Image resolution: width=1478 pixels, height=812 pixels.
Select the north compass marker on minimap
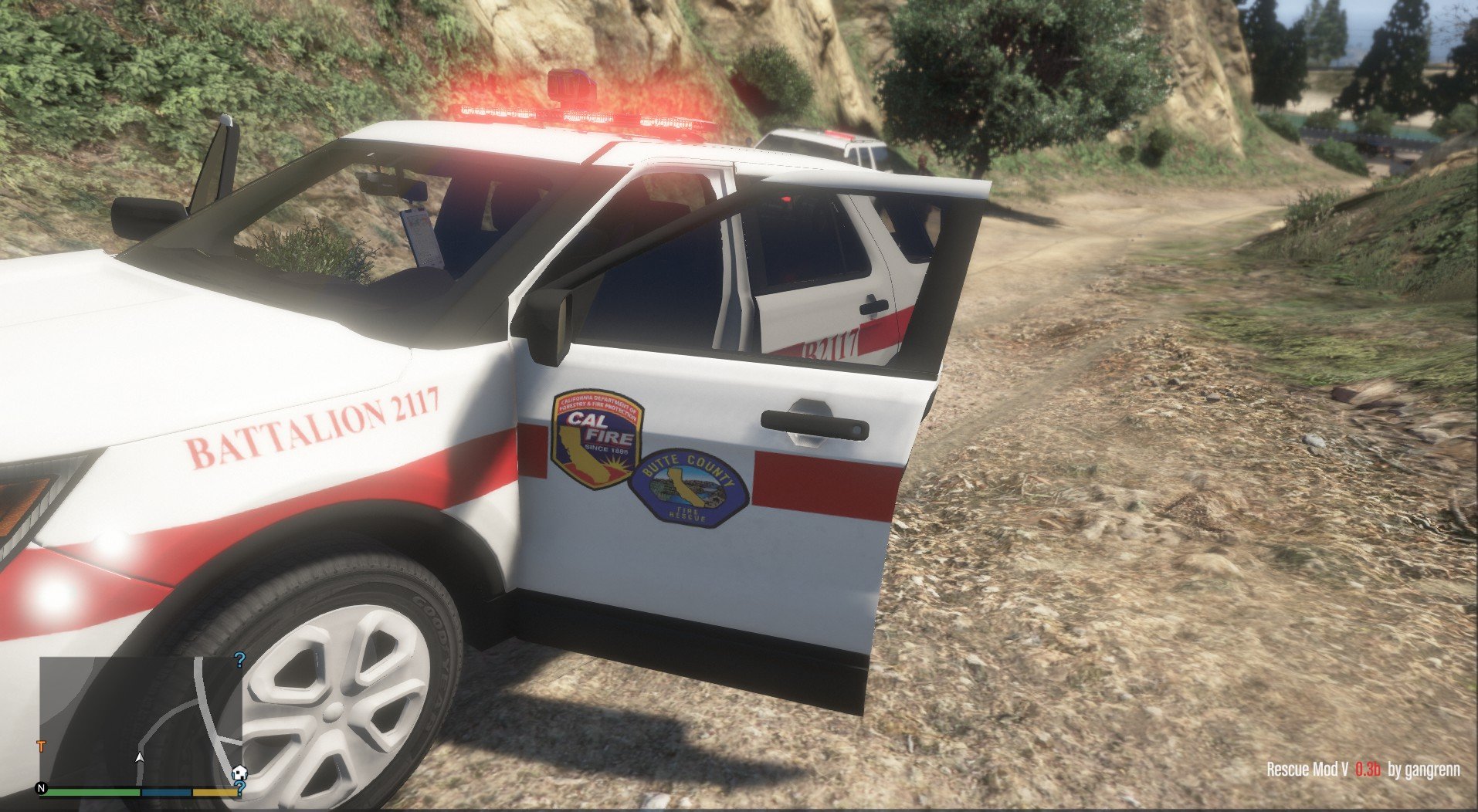(42, 789)
